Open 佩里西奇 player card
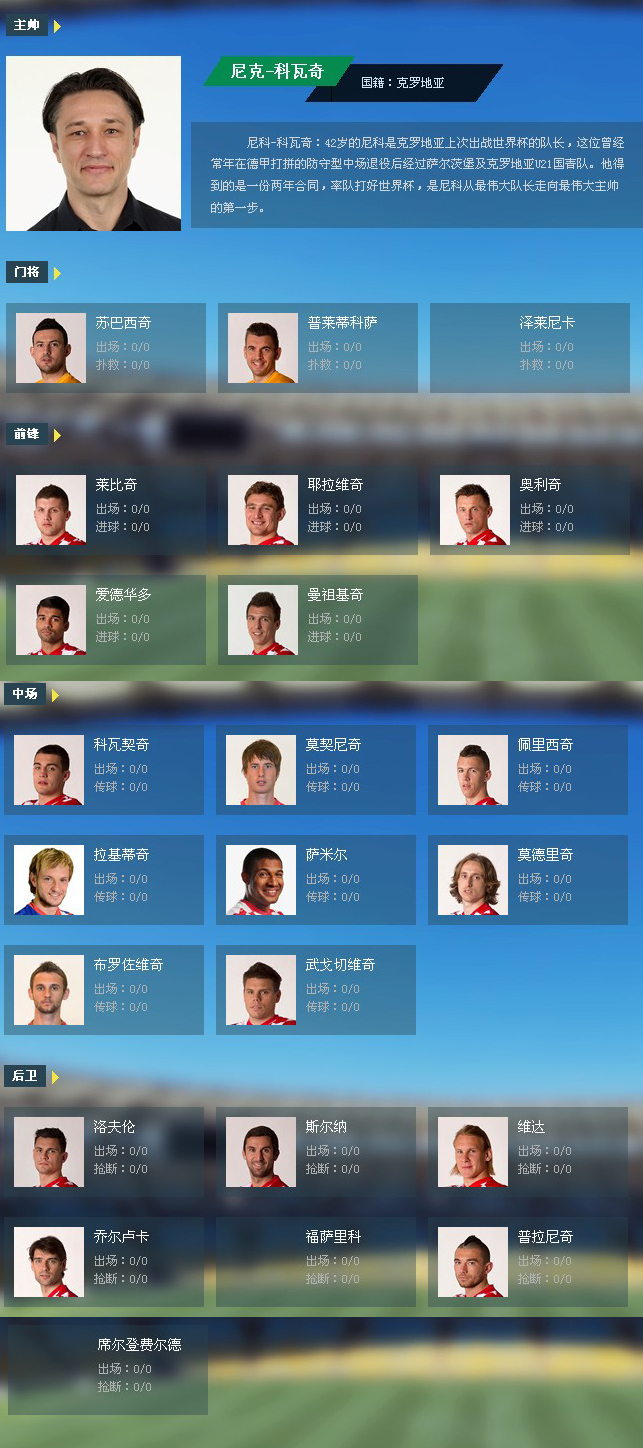This screenshot has width=643, height=1448. [x=528, y=770]
